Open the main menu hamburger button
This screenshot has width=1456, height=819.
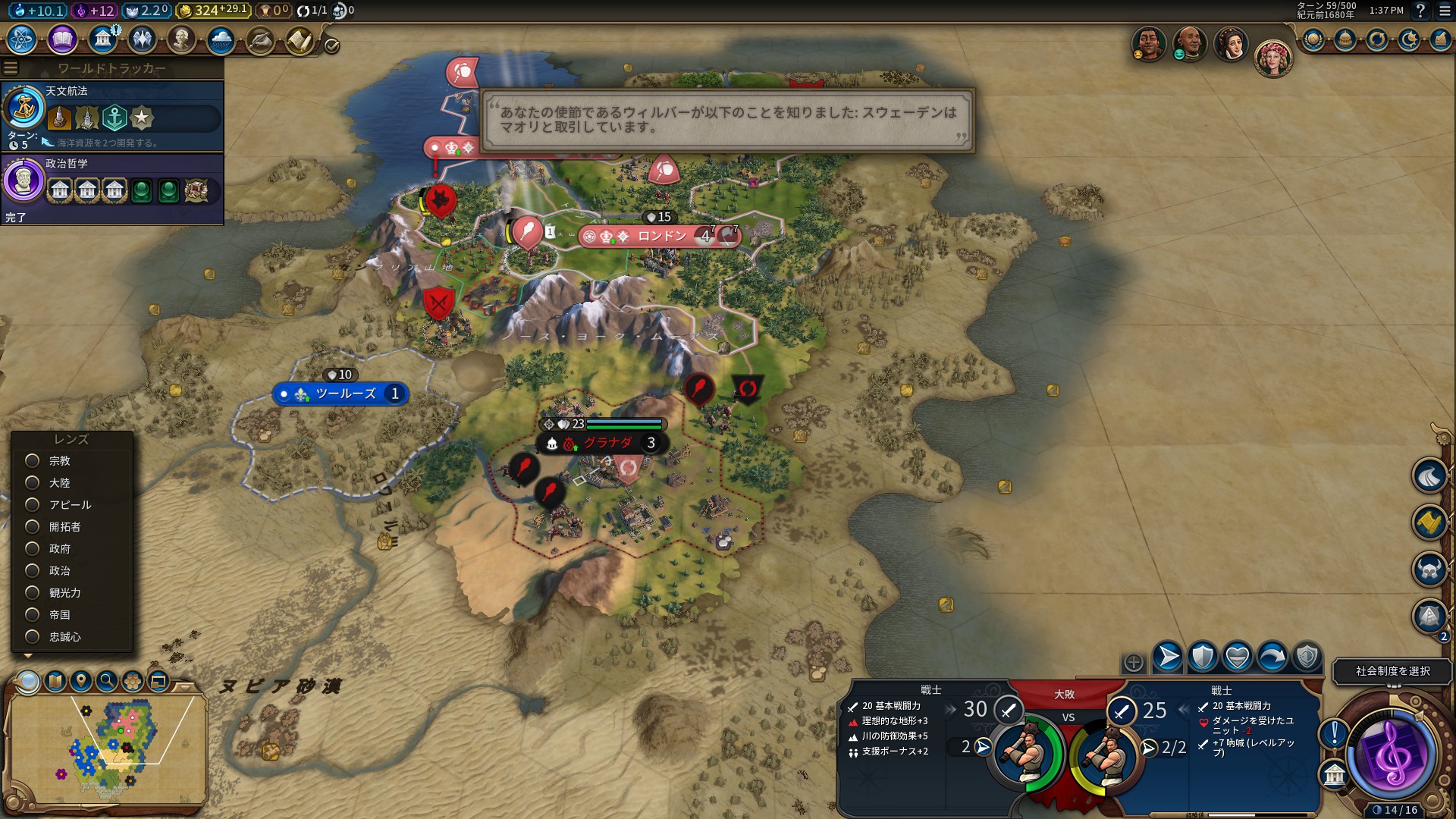tap(1445, 11)
